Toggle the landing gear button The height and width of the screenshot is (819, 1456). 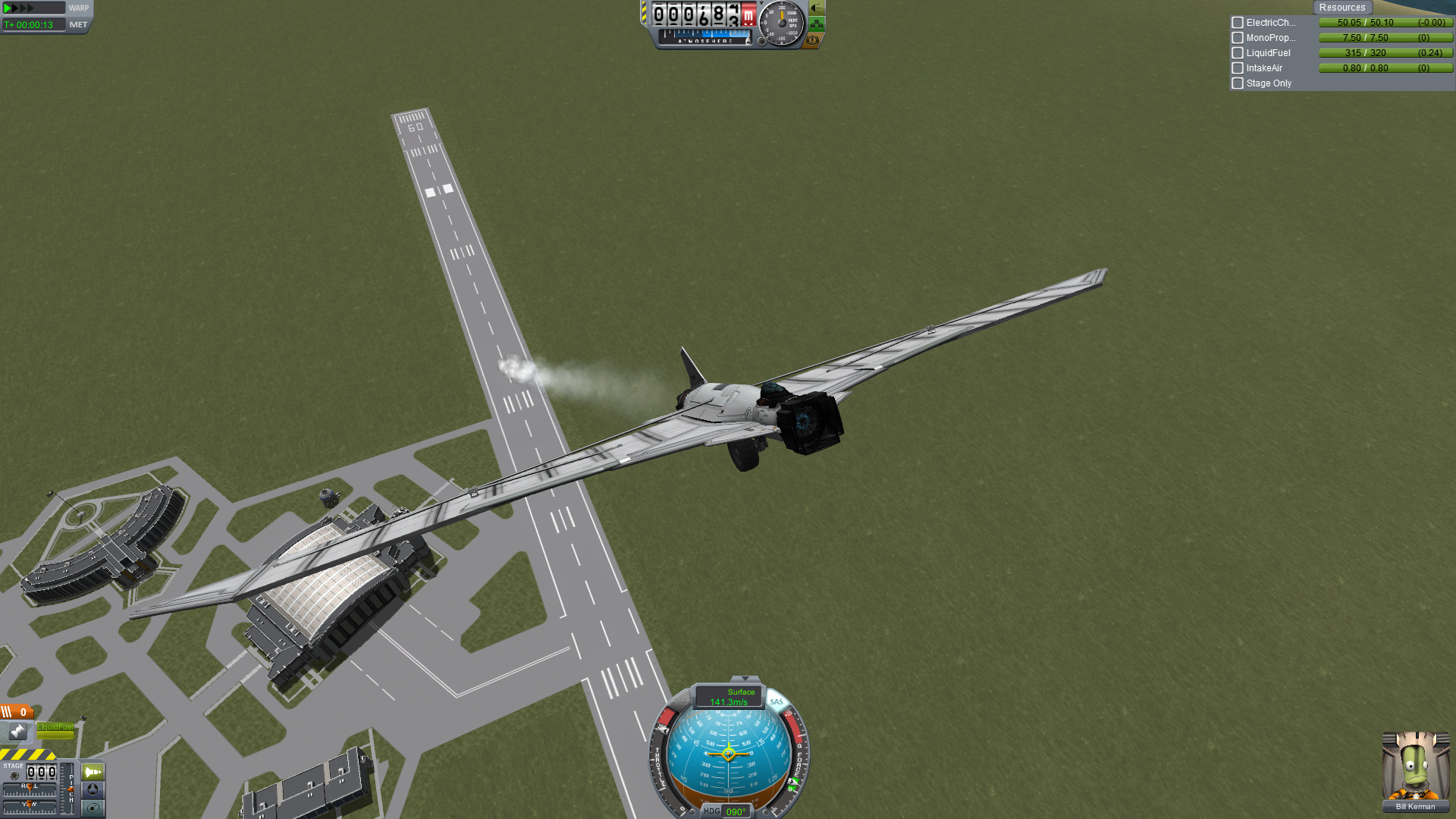point(817,24)
